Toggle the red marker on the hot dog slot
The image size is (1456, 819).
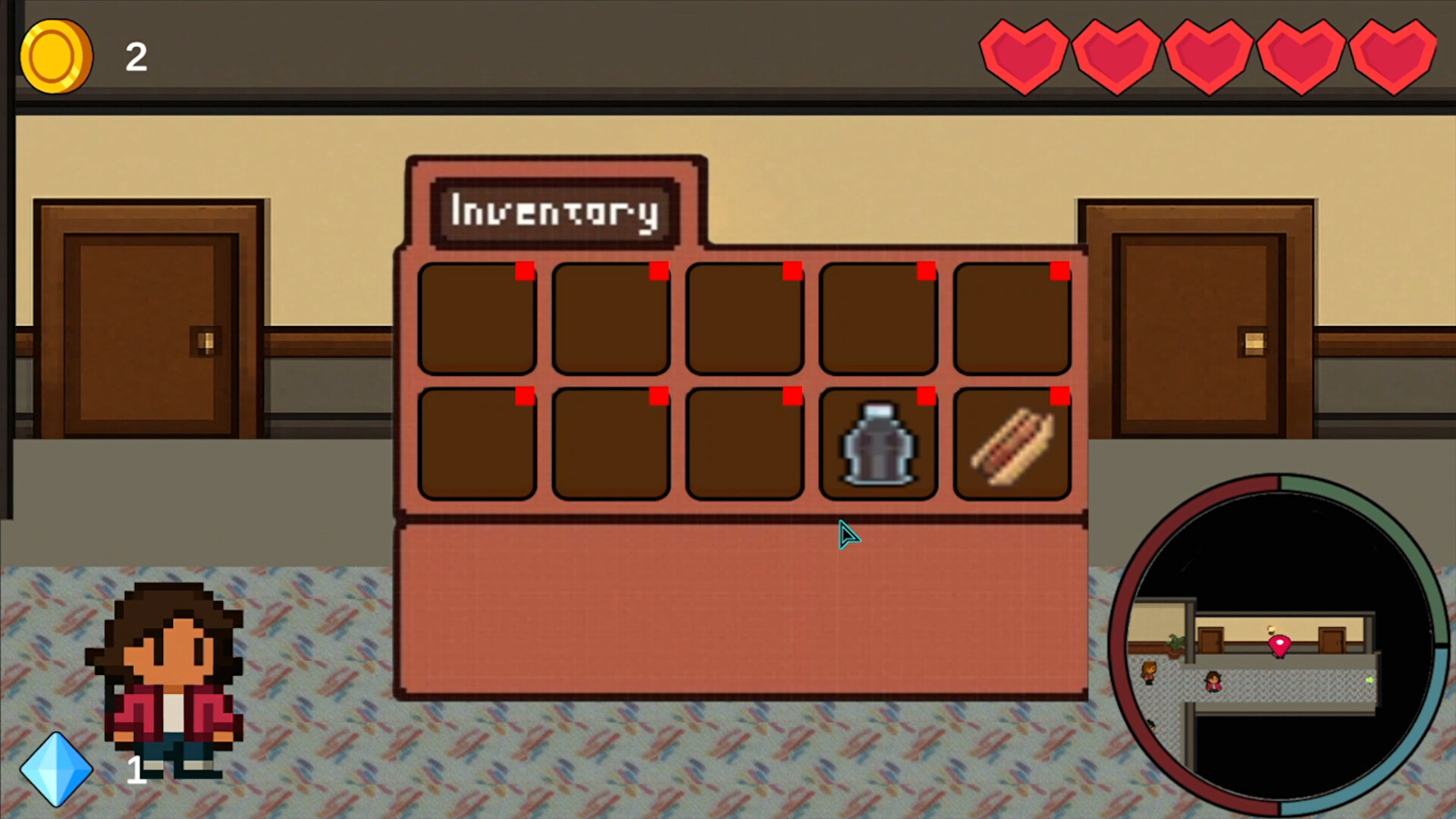1059,396
